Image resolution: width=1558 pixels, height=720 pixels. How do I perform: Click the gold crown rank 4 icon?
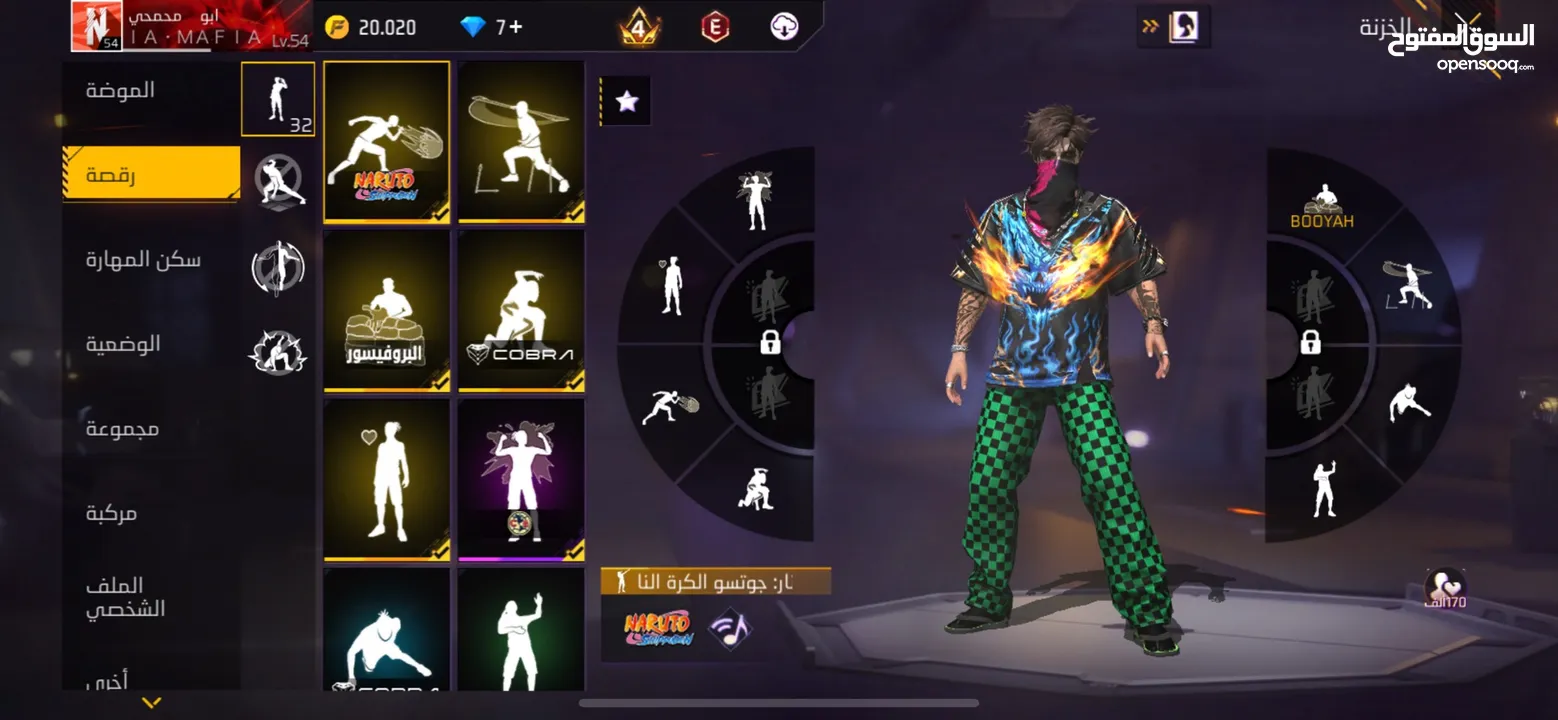tap(639, 27)
